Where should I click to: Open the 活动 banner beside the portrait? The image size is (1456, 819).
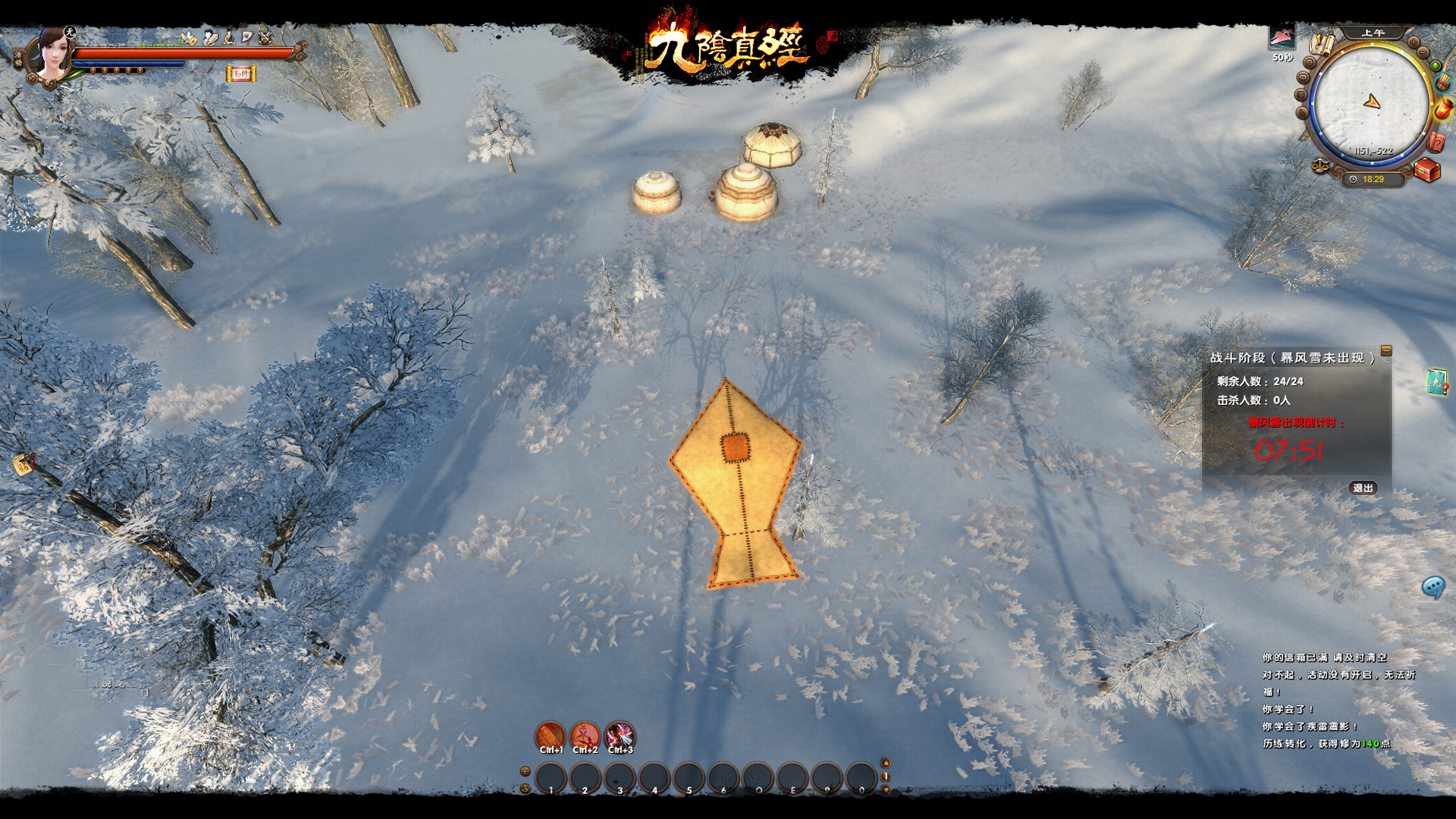pyautogui.click(x=19, y=58)
